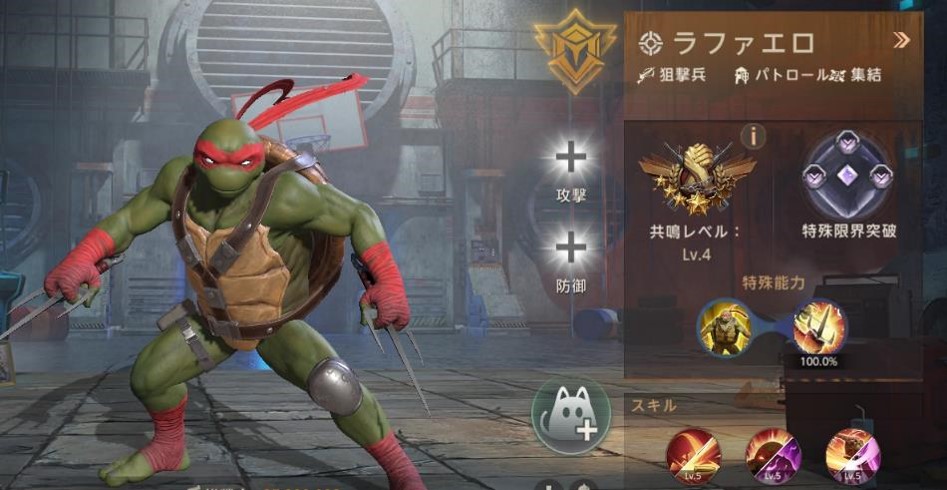
Task: Open the 攻撃 plus slot
Action: [571, 158]
